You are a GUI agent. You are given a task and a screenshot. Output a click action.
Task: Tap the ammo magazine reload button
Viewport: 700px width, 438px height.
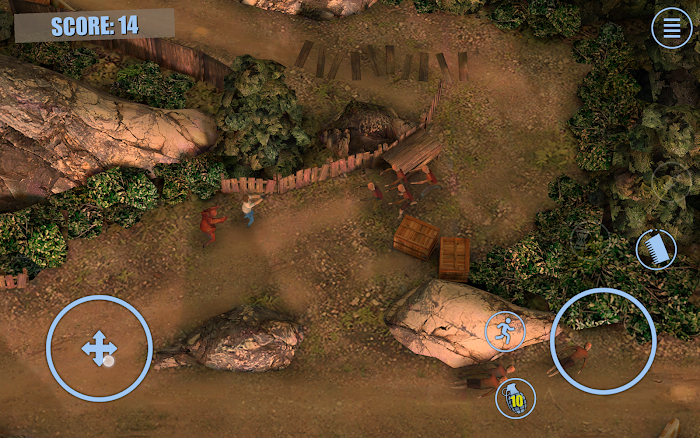(x=656, y=249)
